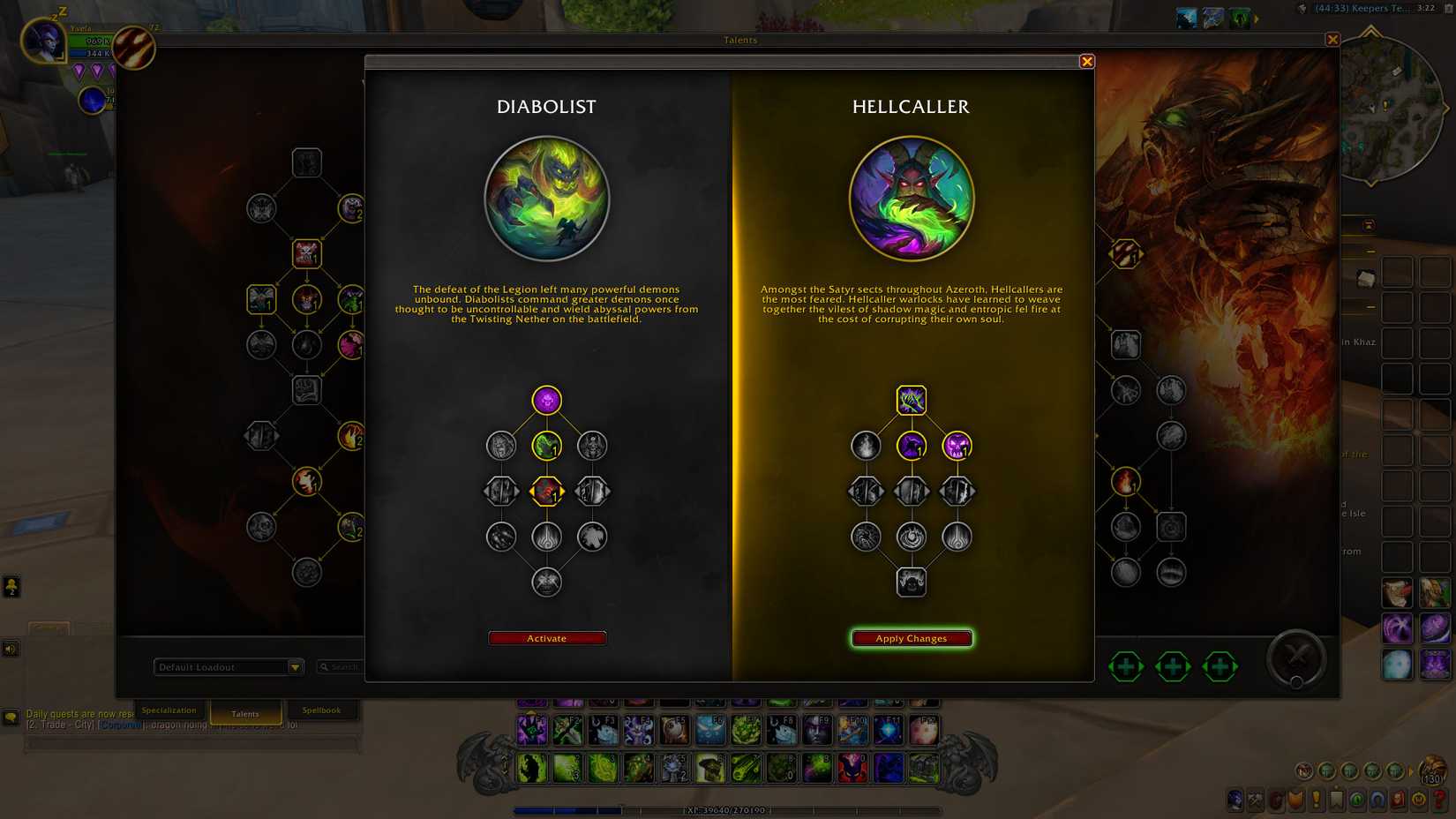
Task: Select the right-hand Hellcaller choice talent node
Action: coord(957,447)
